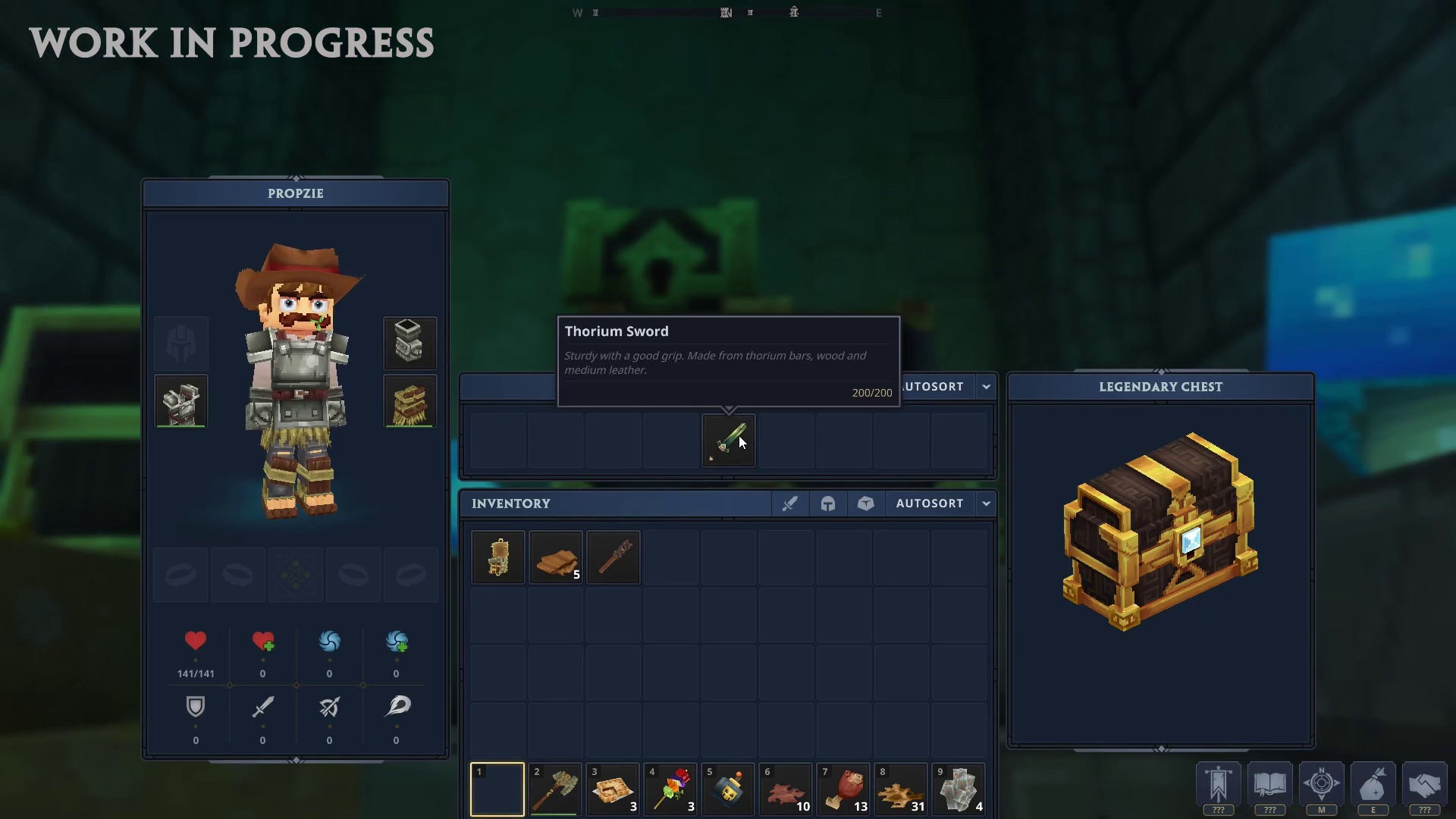This screenshot has height=819, width=1456.
Task: Choose the stone hatchet in hotbar slot 2
Action: click(555, 789)
